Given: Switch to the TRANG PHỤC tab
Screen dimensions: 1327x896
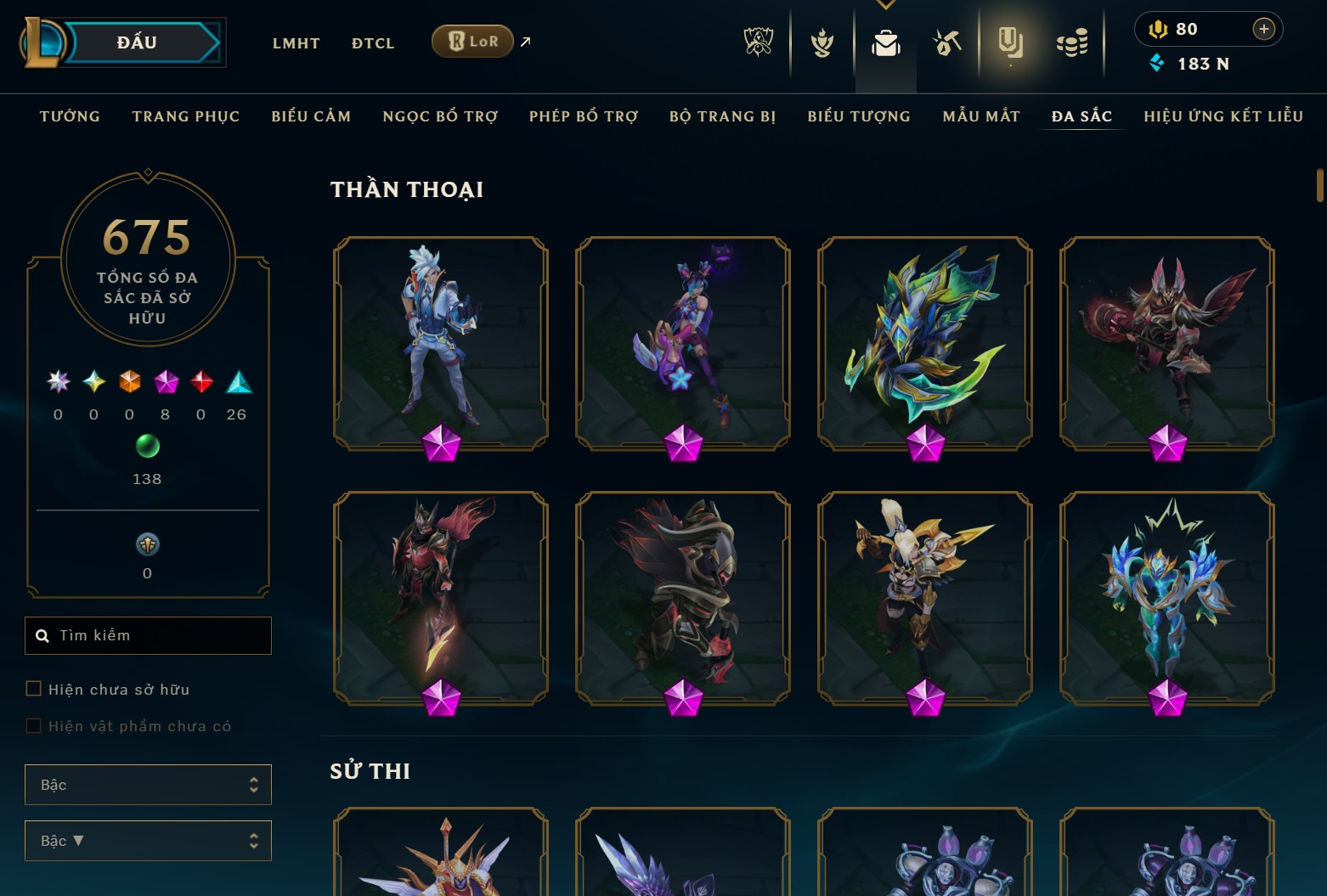Looking at the screenshot, I should coord(186,116).
